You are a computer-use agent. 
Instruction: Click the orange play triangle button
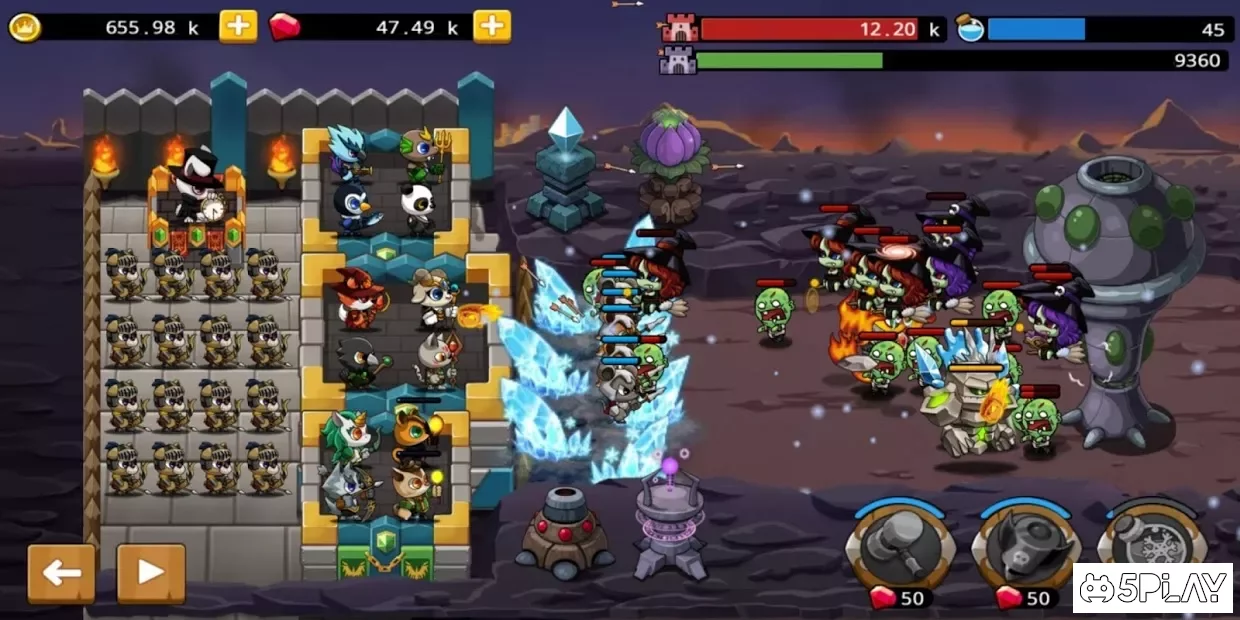151,573
